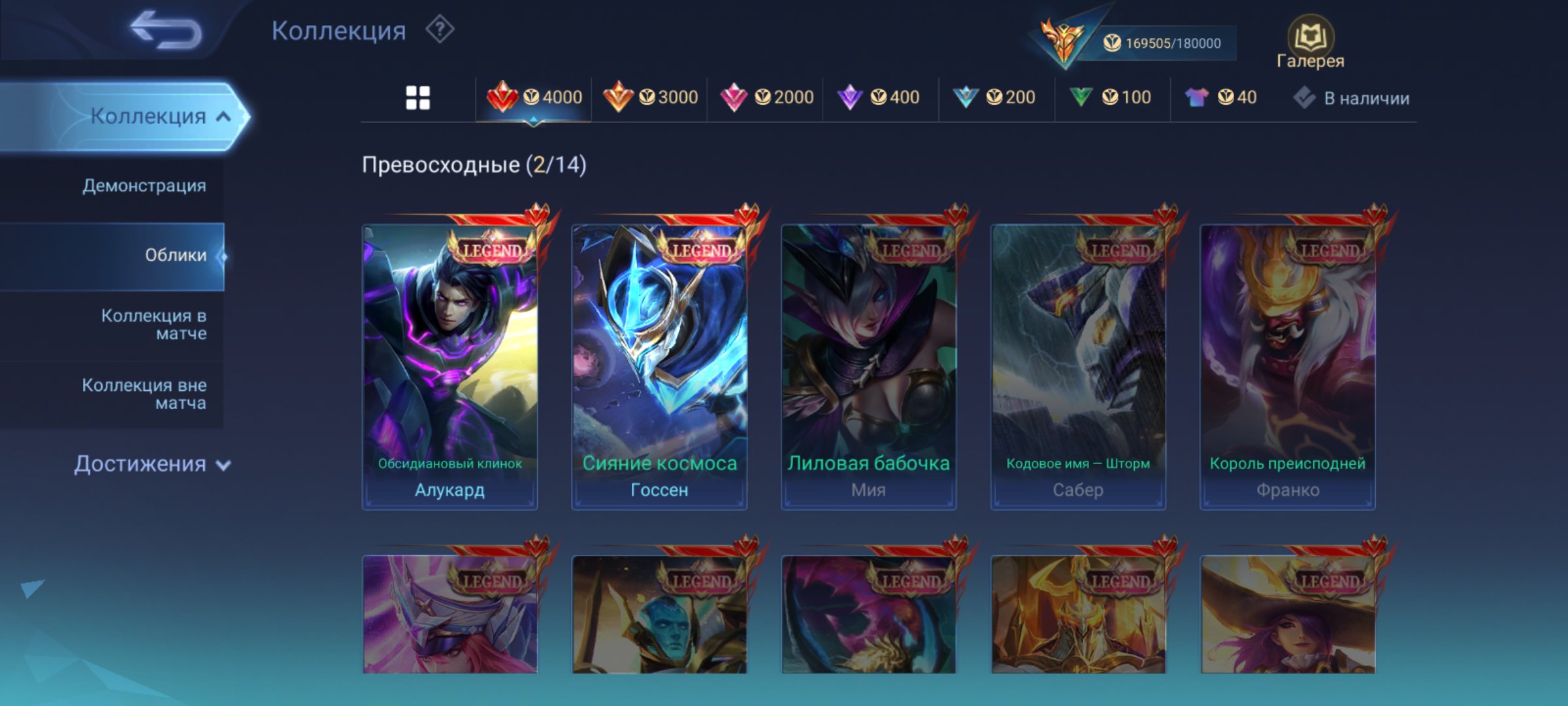Select the 40 points skin tab
This screenshot has height=706, width=1568.
coord(1222,97)
